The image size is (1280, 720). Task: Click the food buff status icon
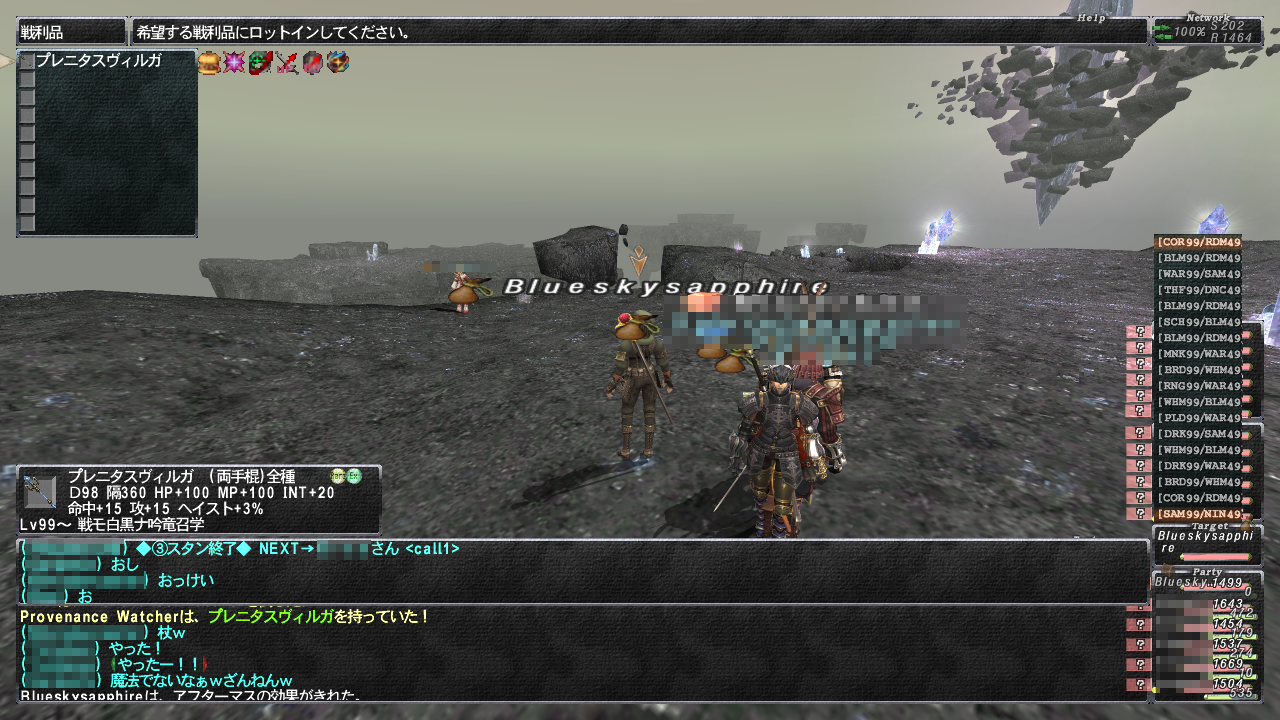pos(209,63)
